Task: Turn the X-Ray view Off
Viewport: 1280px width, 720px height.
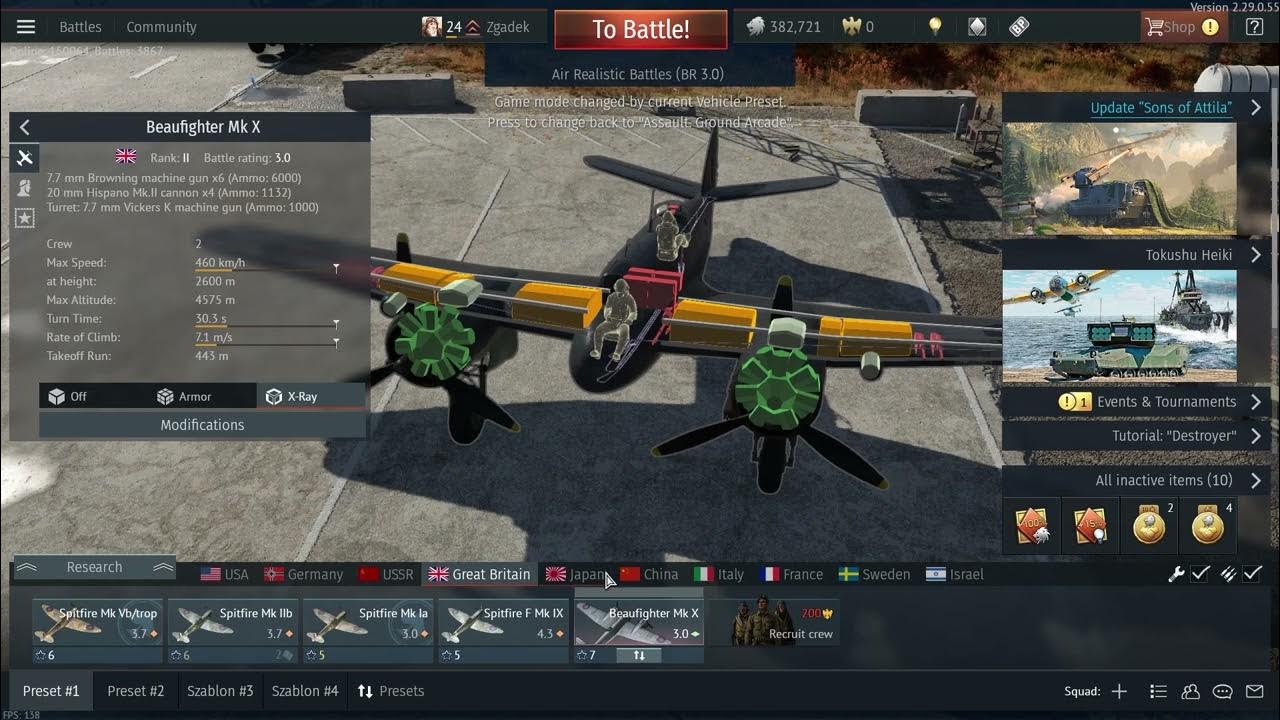Action: [68, 397]
